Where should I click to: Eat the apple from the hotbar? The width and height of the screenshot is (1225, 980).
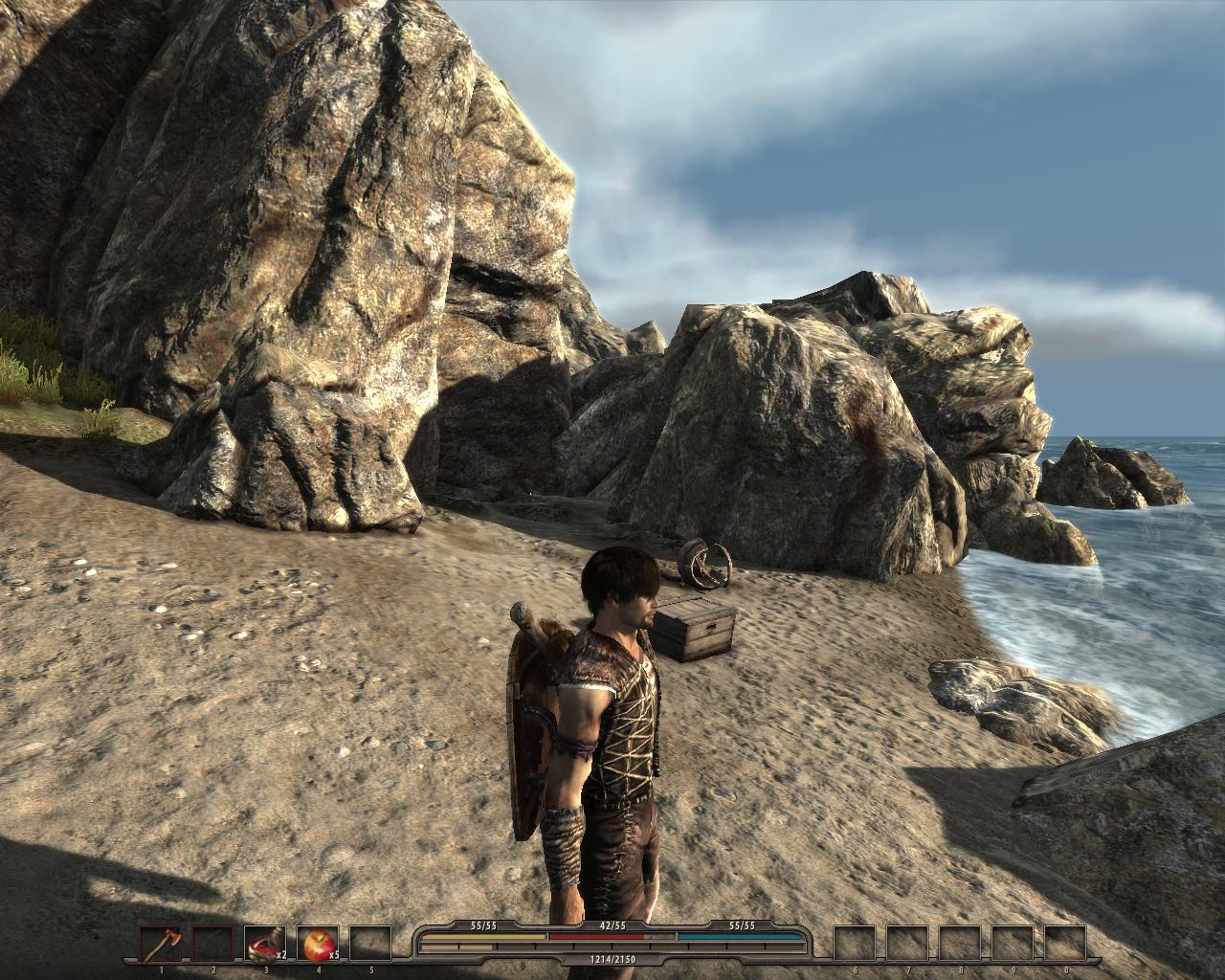(x=315, y=944)
